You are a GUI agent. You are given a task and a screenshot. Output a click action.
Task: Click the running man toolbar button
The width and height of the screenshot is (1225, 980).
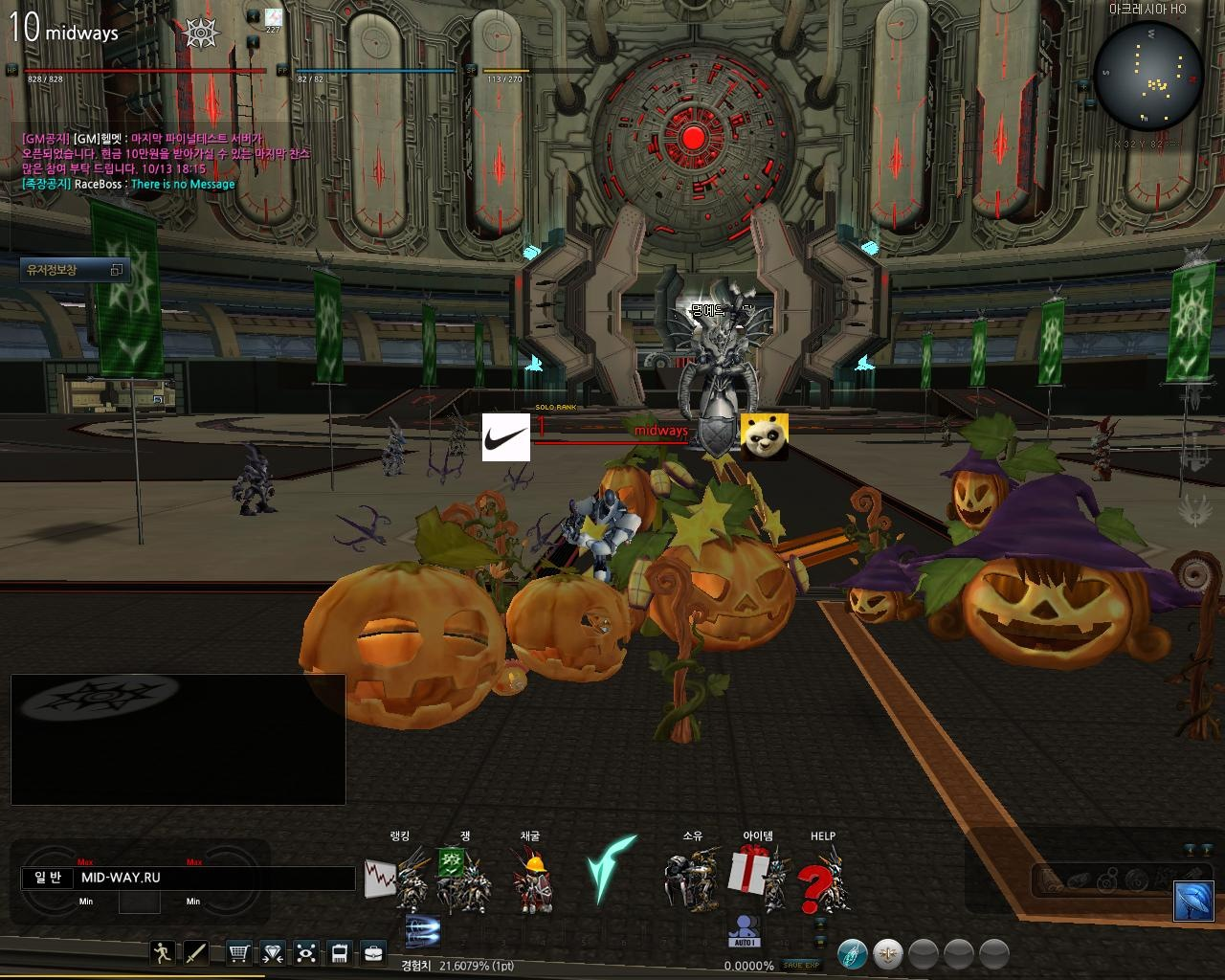(x=164, y=952)
